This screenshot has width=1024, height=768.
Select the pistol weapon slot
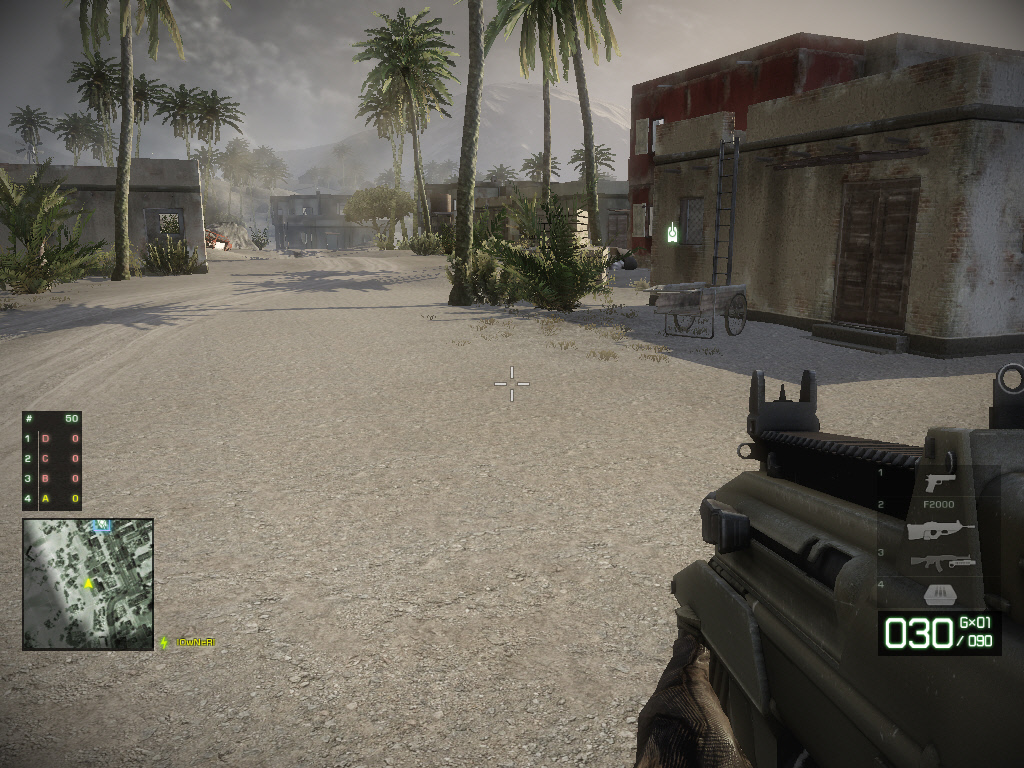(939, 482)
